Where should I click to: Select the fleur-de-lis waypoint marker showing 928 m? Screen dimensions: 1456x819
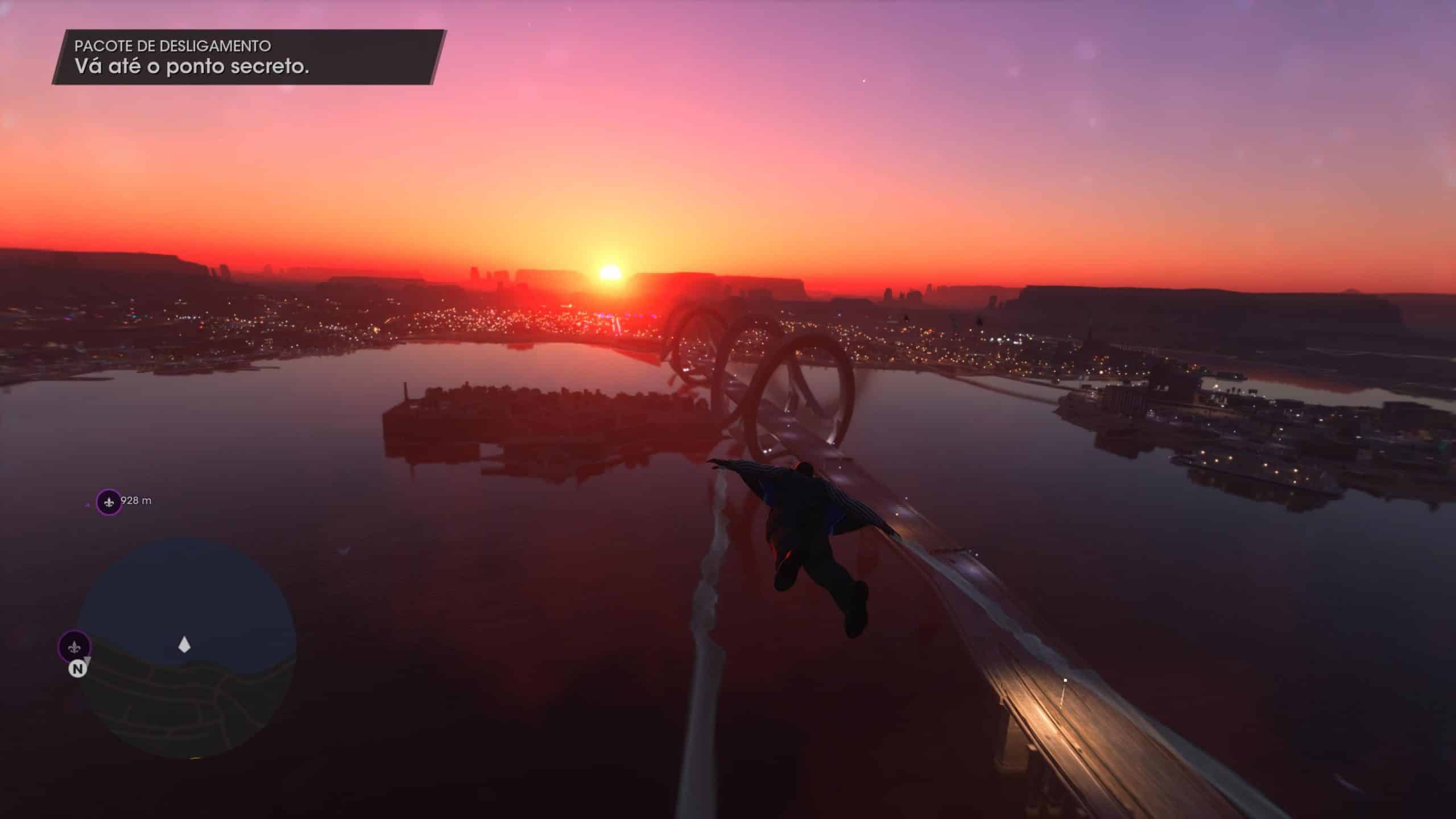(108, 502)
